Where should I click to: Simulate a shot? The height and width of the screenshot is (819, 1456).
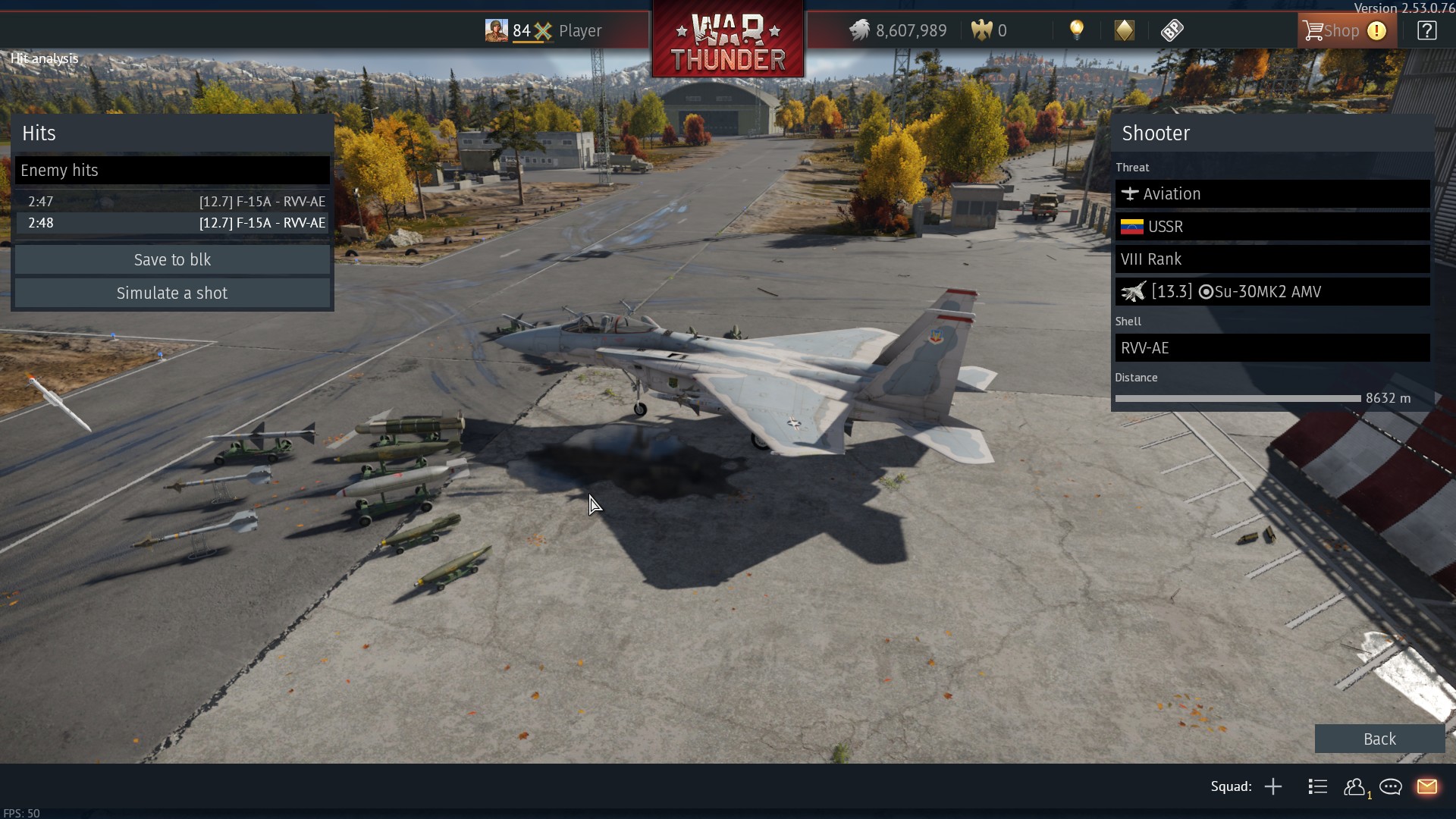coord(172,293)
